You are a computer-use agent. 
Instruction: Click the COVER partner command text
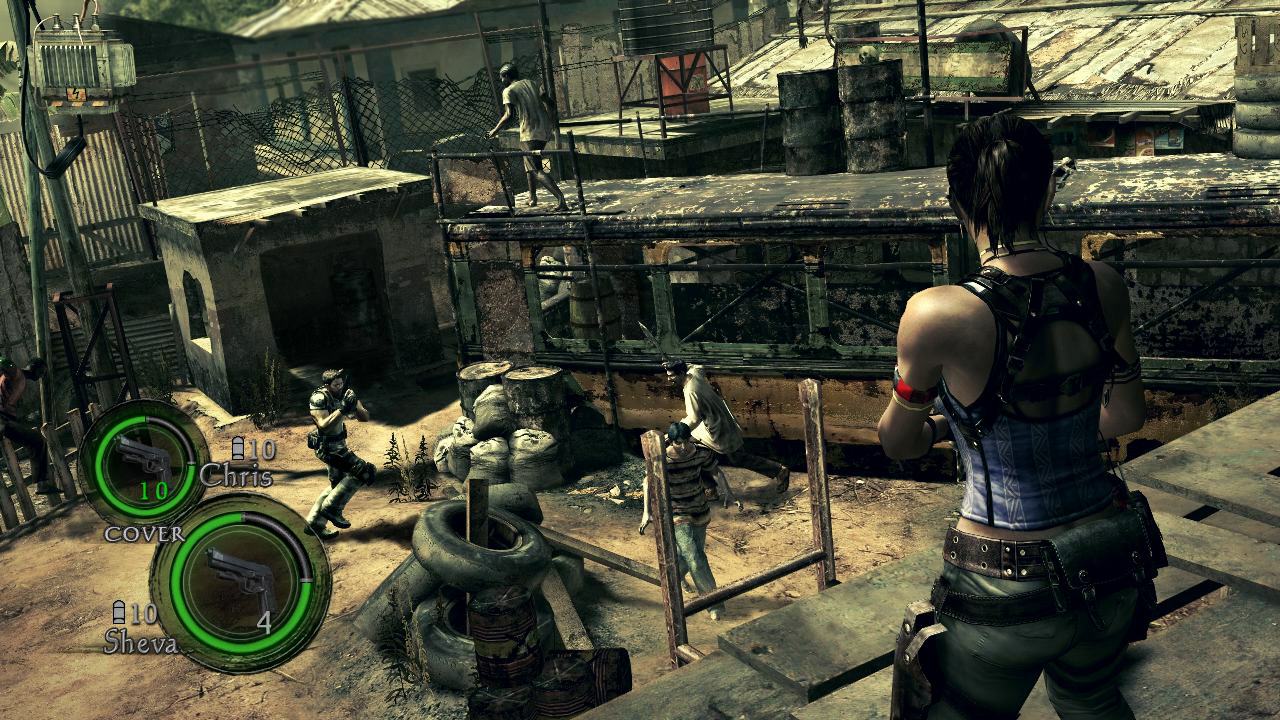pyautogui.click(x=143, y=533)
